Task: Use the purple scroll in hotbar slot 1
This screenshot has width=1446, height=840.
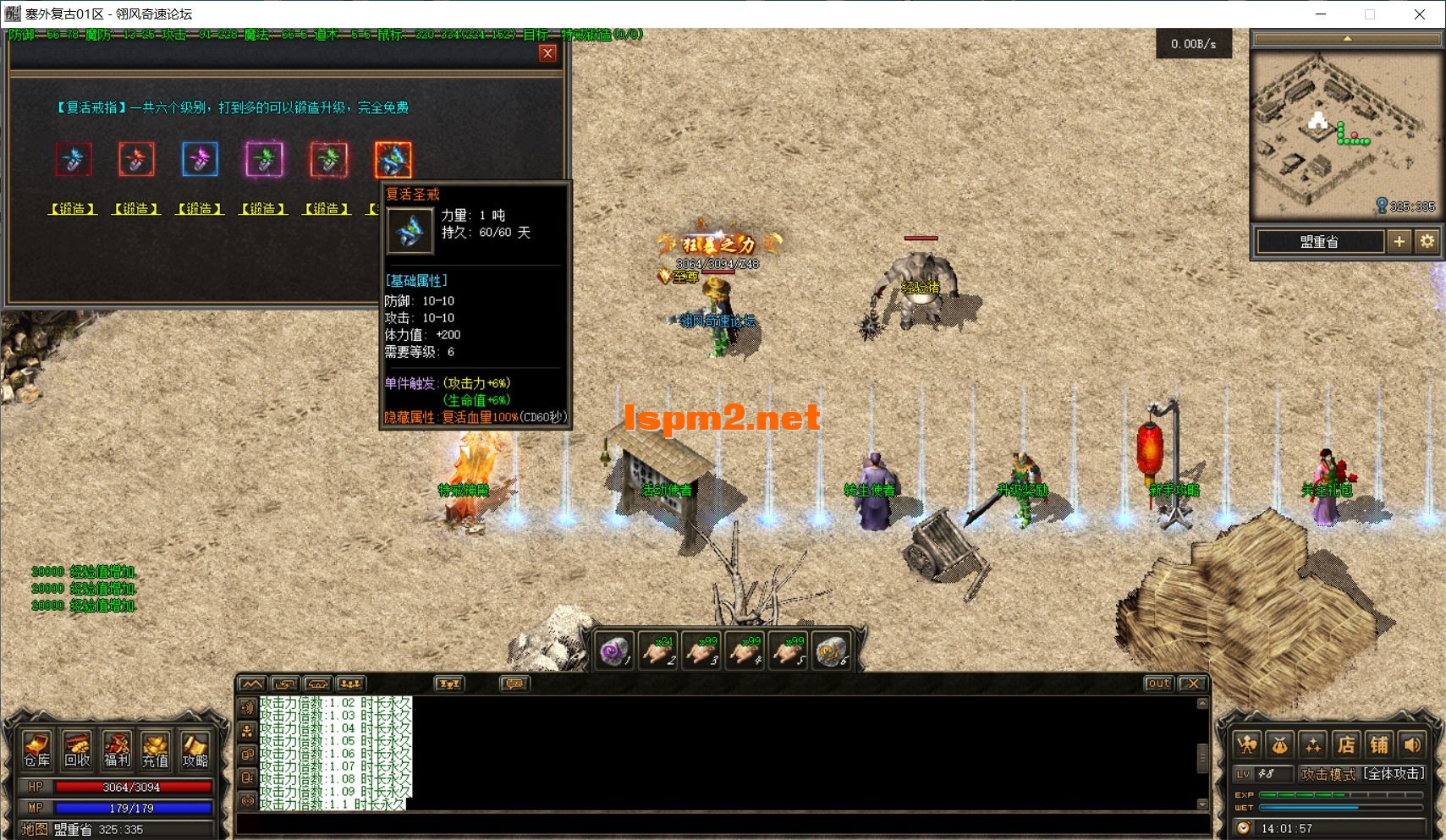Action: tap(613, 651)
